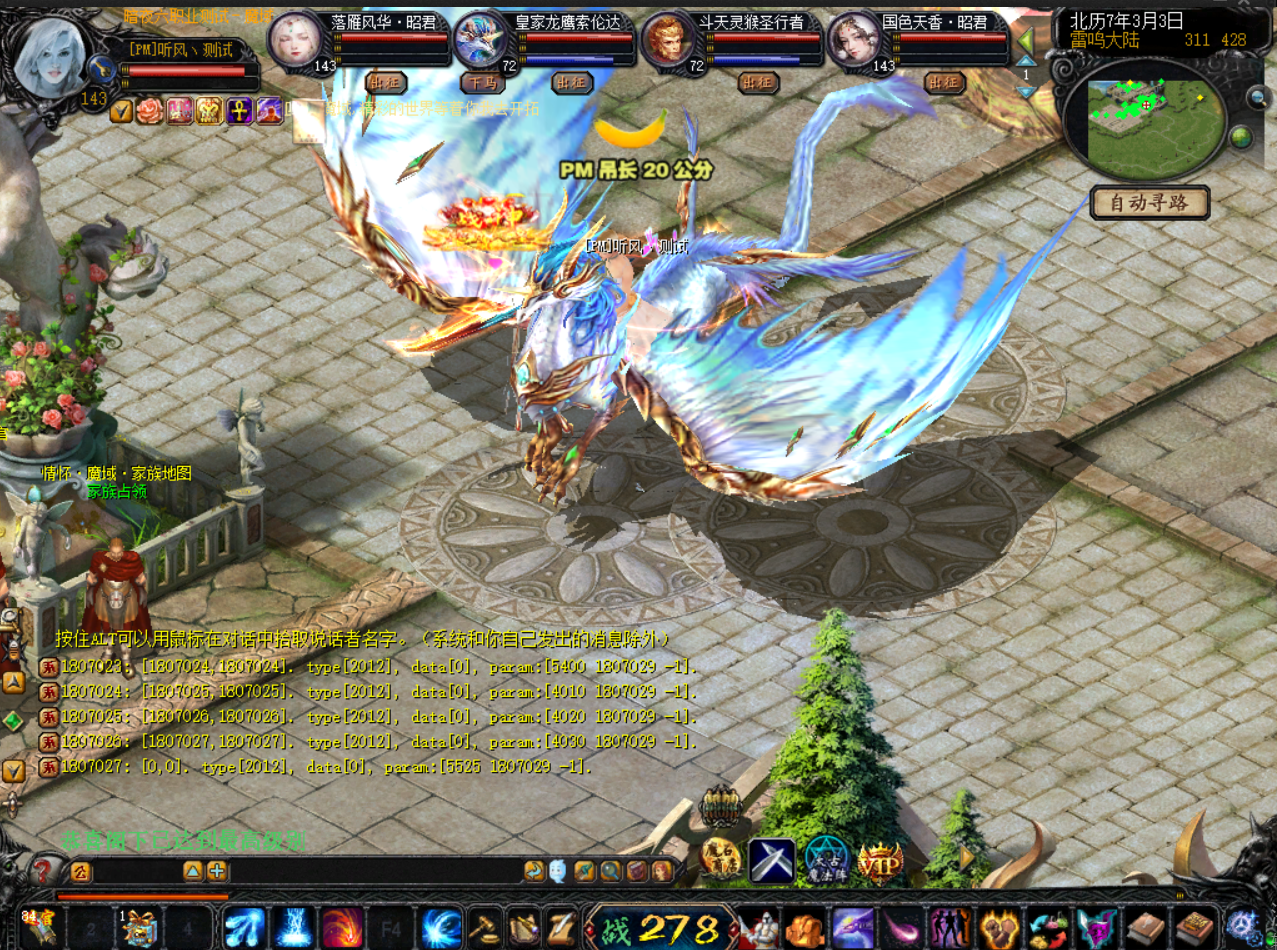The width and height of the screenshot is (1277, 950).
Task: Select the 落雁风华·昭君 pet portrait
Action: (x=295, y=42)
